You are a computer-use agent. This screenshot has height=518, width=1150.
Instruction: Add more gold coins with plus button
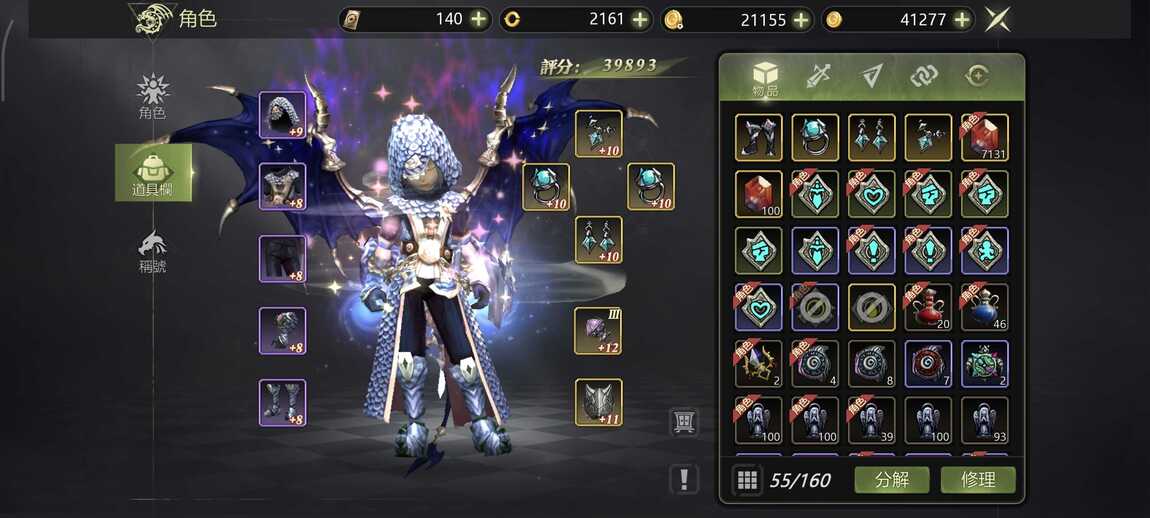pyautogui.click(x=962, y=19)
